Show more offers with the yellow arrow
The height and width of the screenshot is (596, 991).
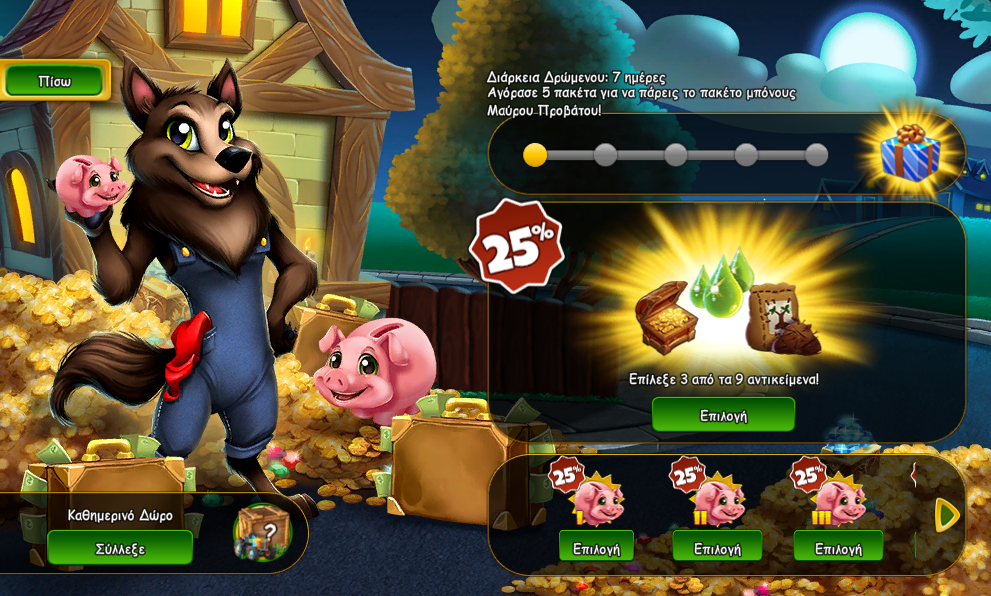point(946,515)
